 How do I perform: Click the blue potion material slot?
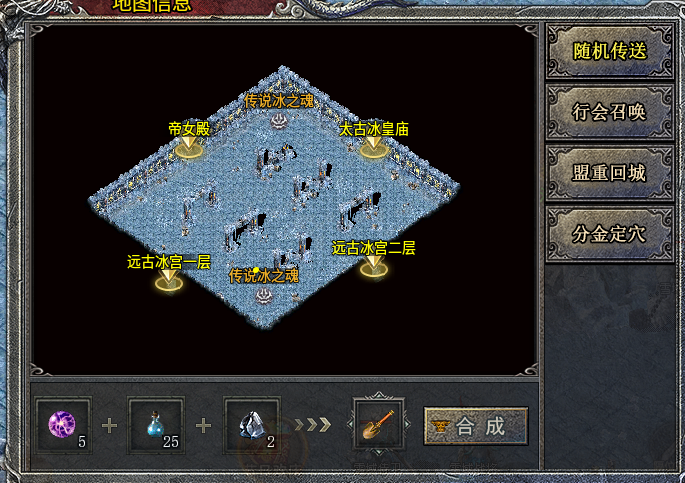[x=156, y=425]
